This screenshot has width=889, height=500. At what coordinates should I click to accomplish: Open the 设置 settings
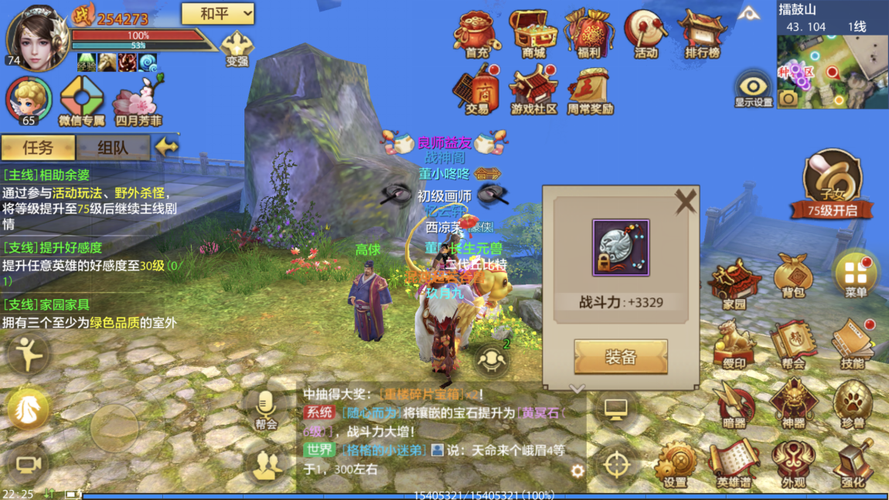676,463
